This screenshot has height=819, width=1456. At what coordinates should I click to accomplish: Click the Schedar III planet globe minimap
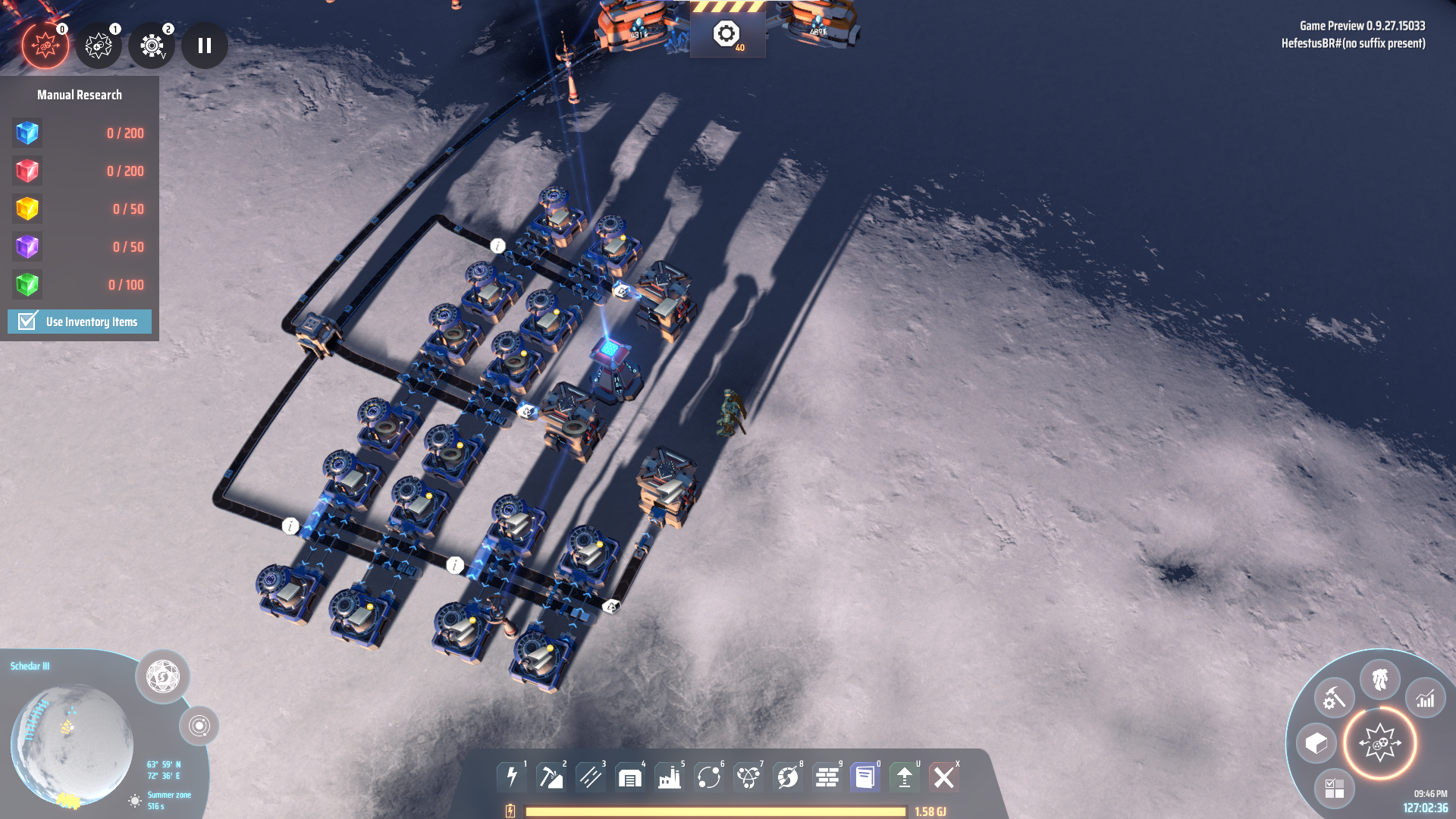click(72, 745)
